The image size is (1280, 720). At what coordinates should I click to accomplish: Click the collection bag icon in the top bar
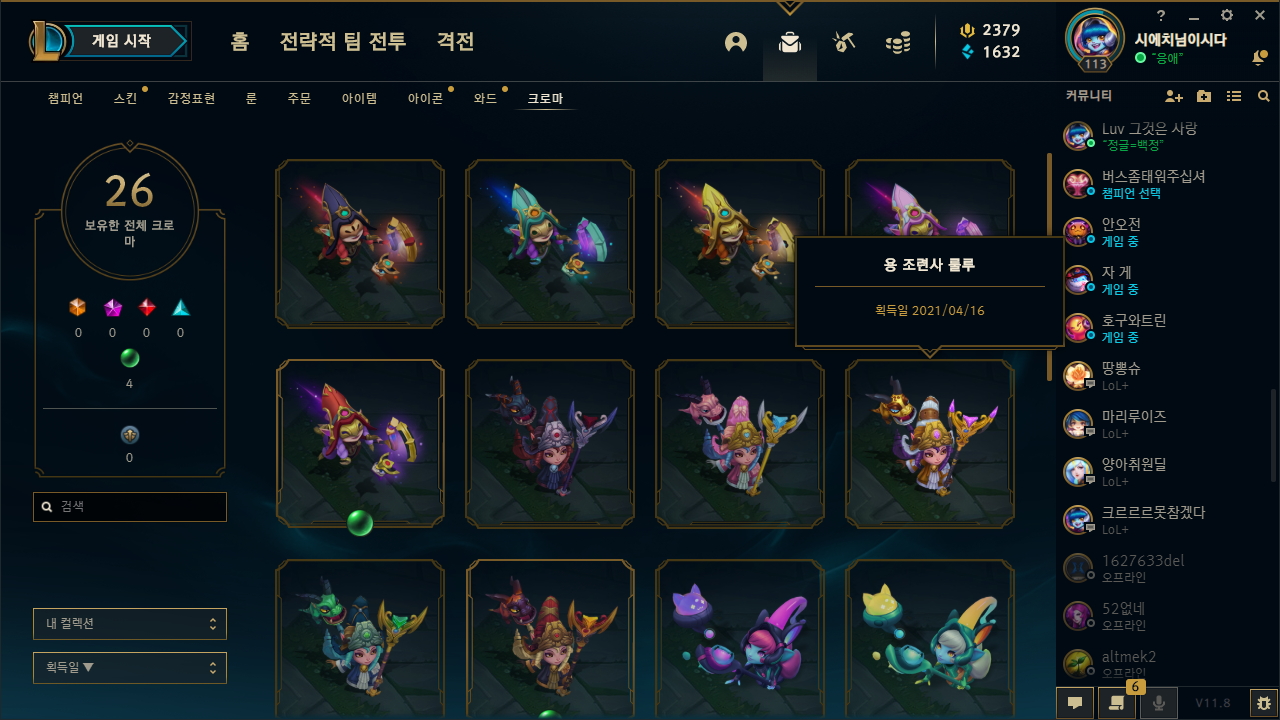790,42
